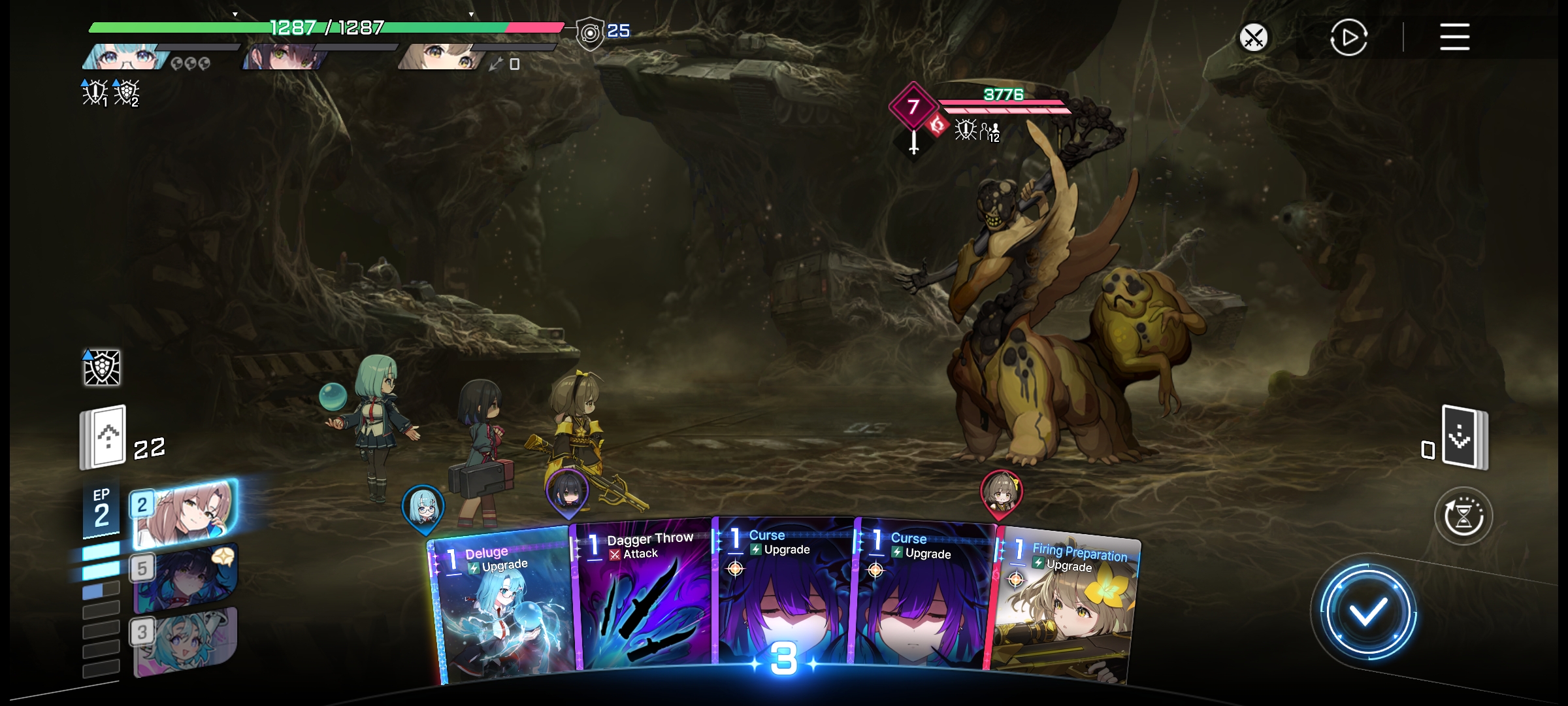The image size is (1568, 706).
Task: Tap the enemy's action counter diamond
Action: [x=913, y=107]
